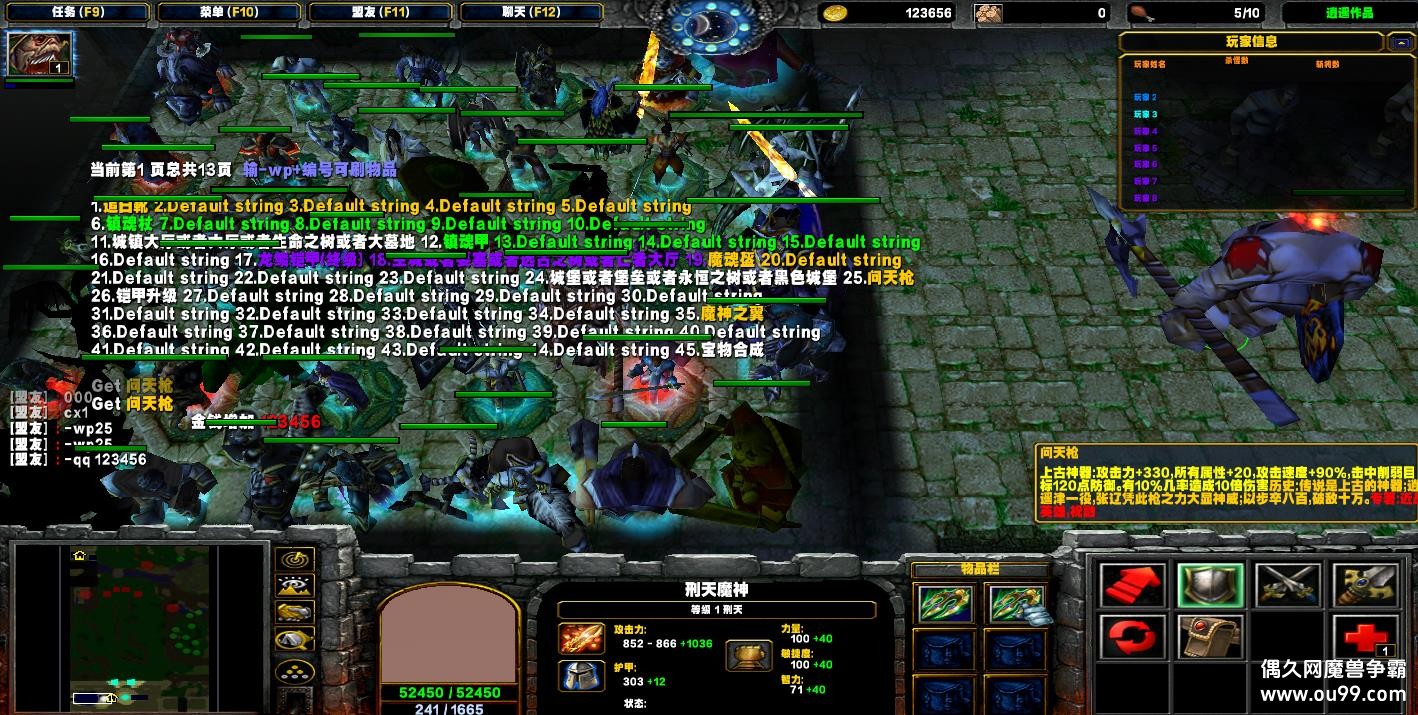Image resolution: width=1418 pixels, height=715 pixels.
Task: Toggle minimap creep camp display button
Action: (294, 640)
